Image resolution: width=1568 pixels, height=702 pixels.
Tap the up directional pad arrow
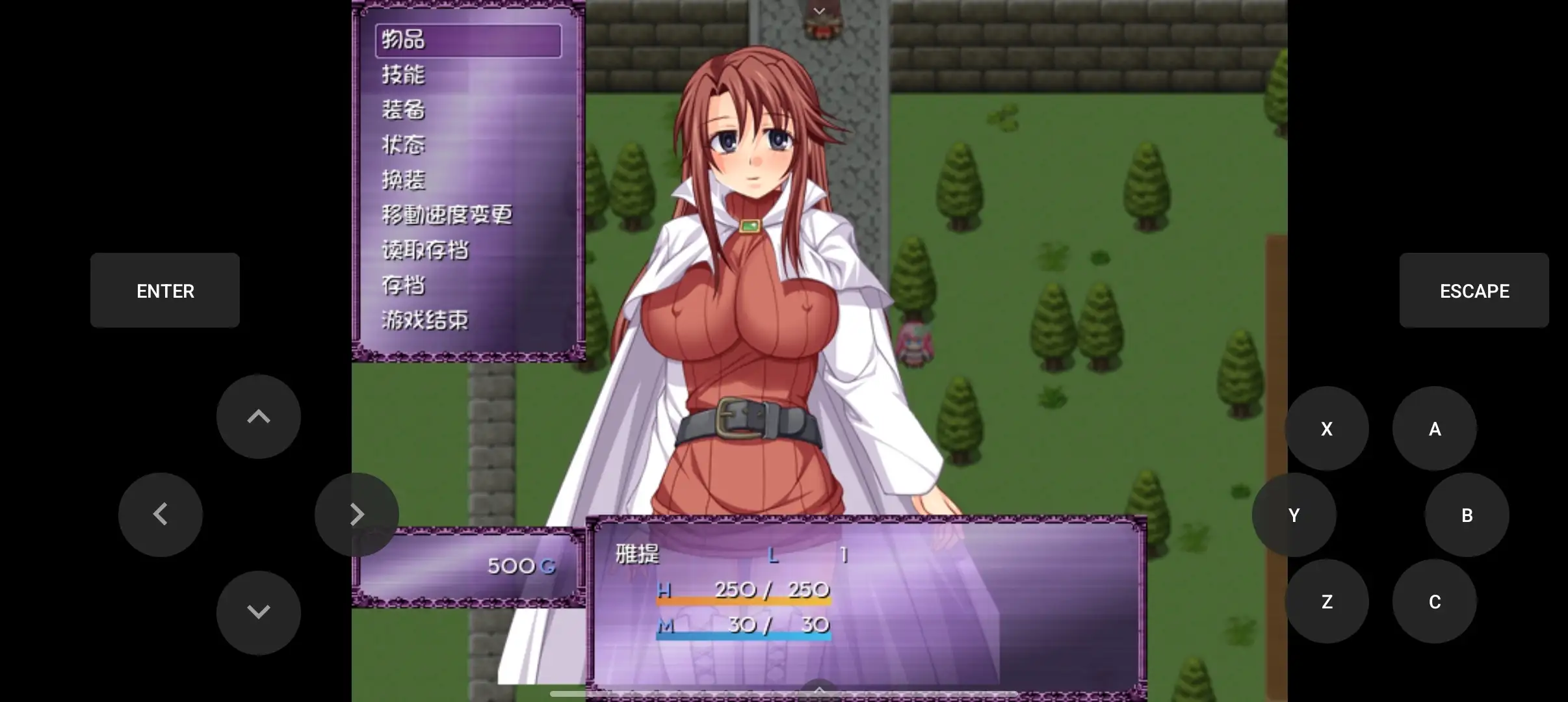coord(258,416)
